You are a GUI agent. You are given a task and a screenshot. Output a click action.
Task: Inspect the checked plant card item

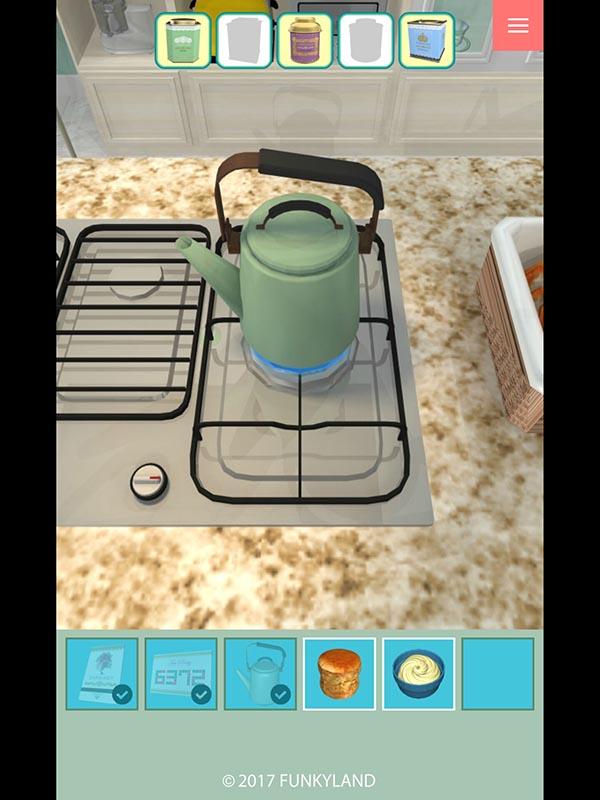pyautogui.click(x=102, y=674)
